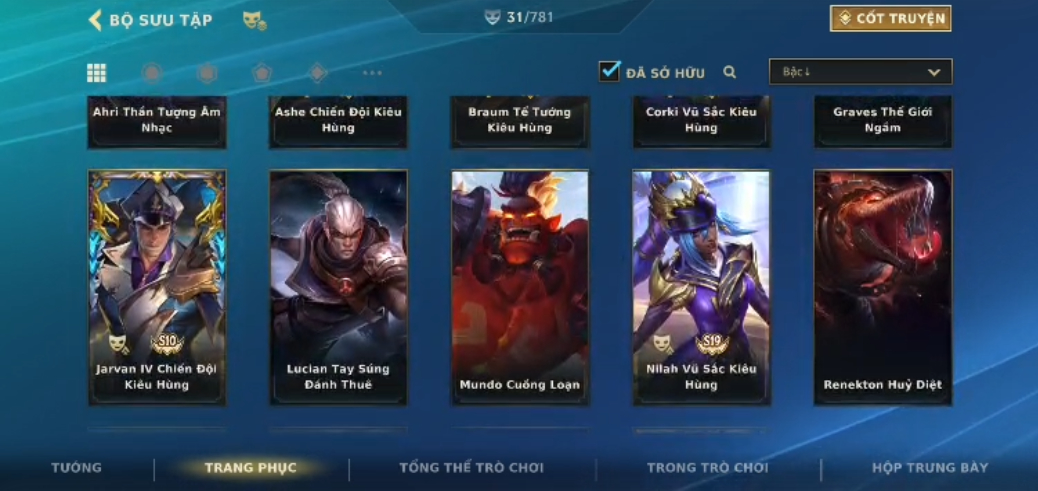The image size is (1038, 491).
Task: Select the Ahri Thần Tượng Âm Nhạc skin
Action: (x=157, y=121)
